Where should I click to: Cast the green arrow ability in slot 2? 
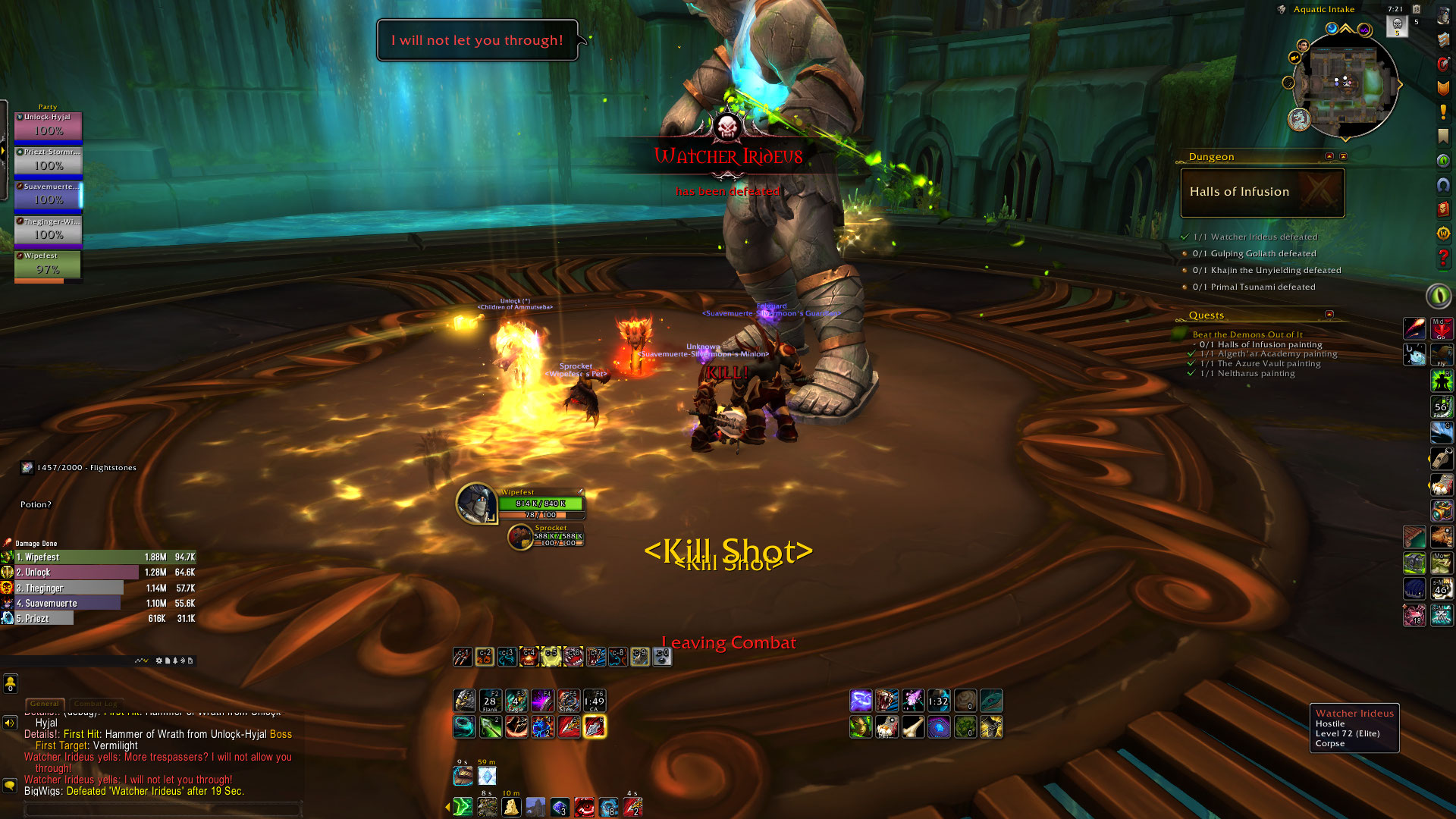[x=490, y=726]
